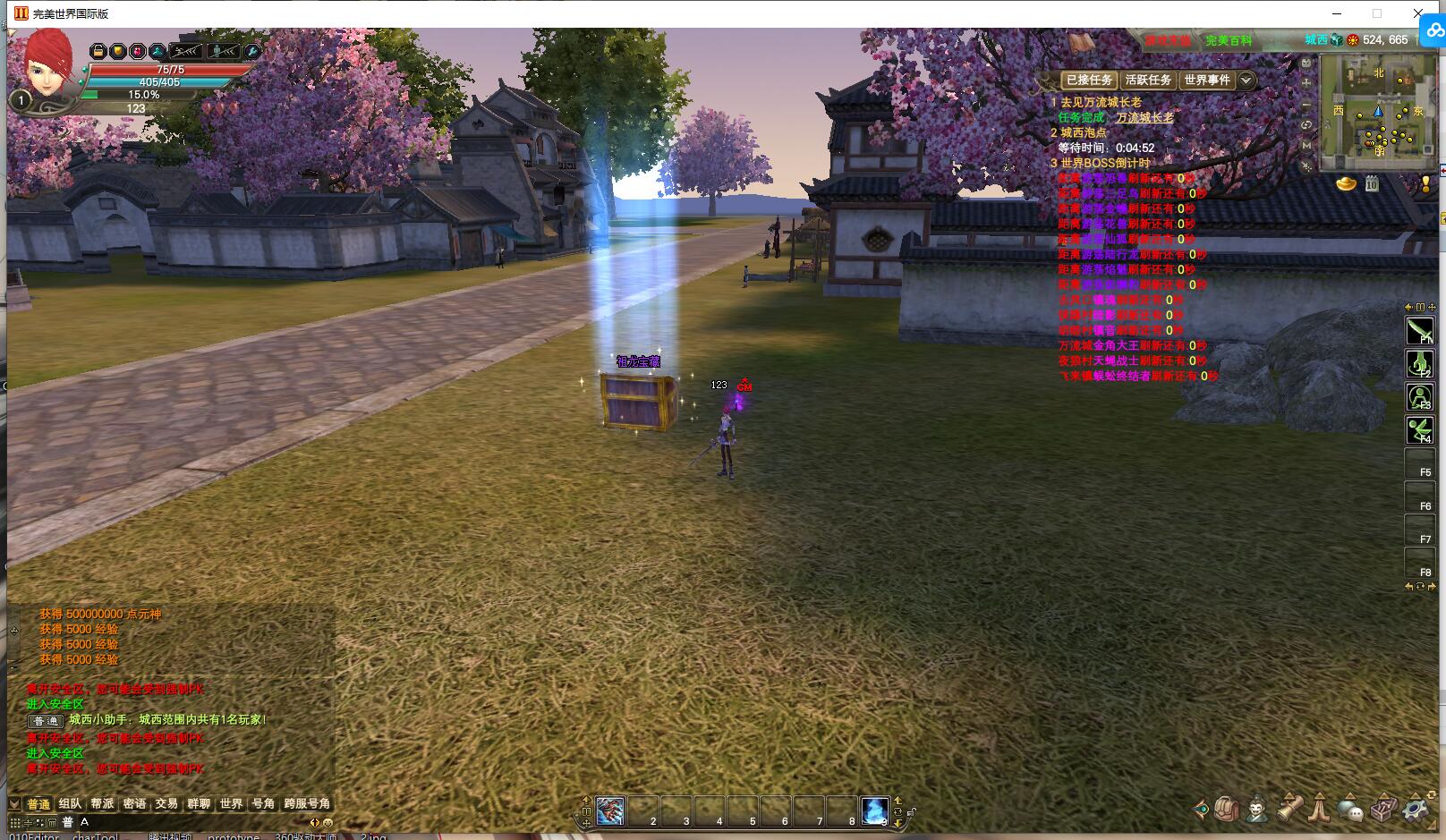This screenshot has width=1446, height=840.
Task: Open the backpack inventory icon
Action: [x=1228, y=810]
